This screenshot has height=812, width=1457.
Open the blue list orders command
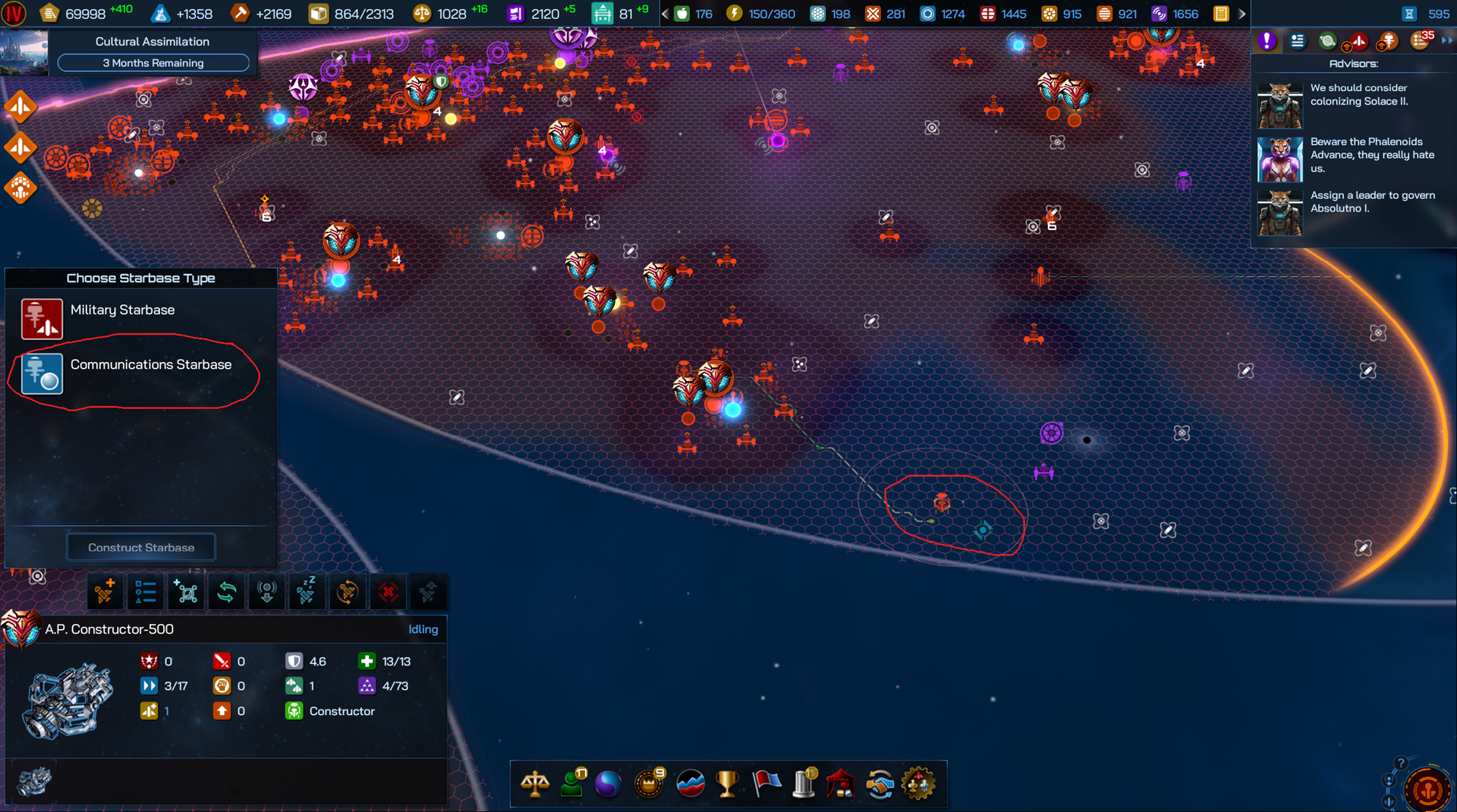[145, 592]
